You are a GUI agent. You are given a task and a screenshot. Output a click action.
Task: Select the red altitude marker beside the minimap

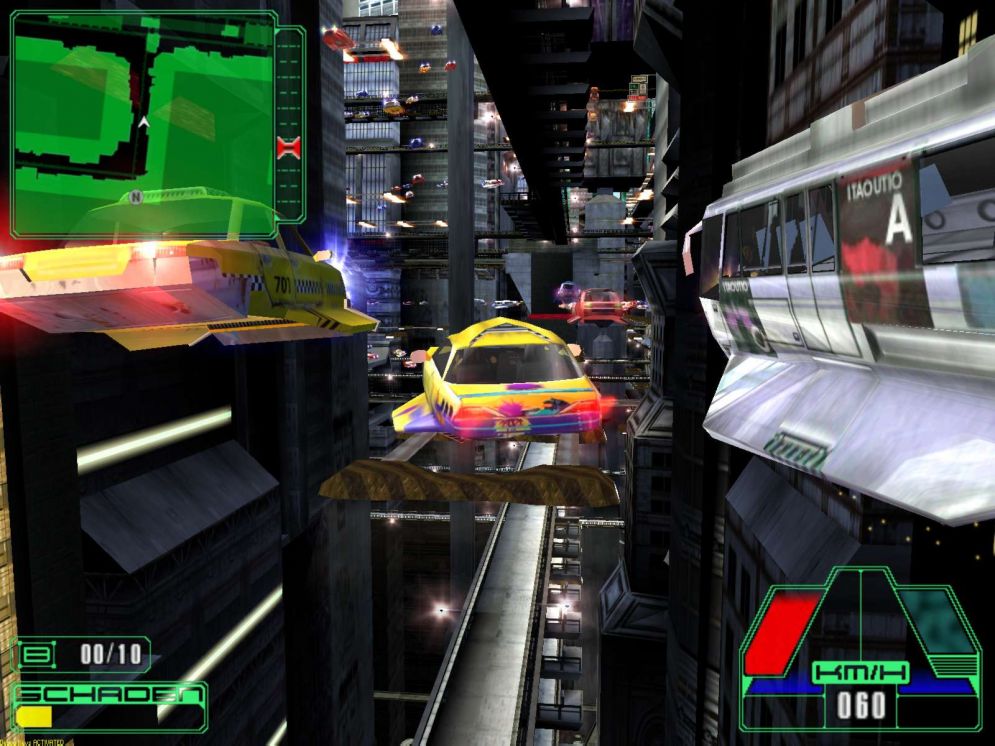click(288, 148)
